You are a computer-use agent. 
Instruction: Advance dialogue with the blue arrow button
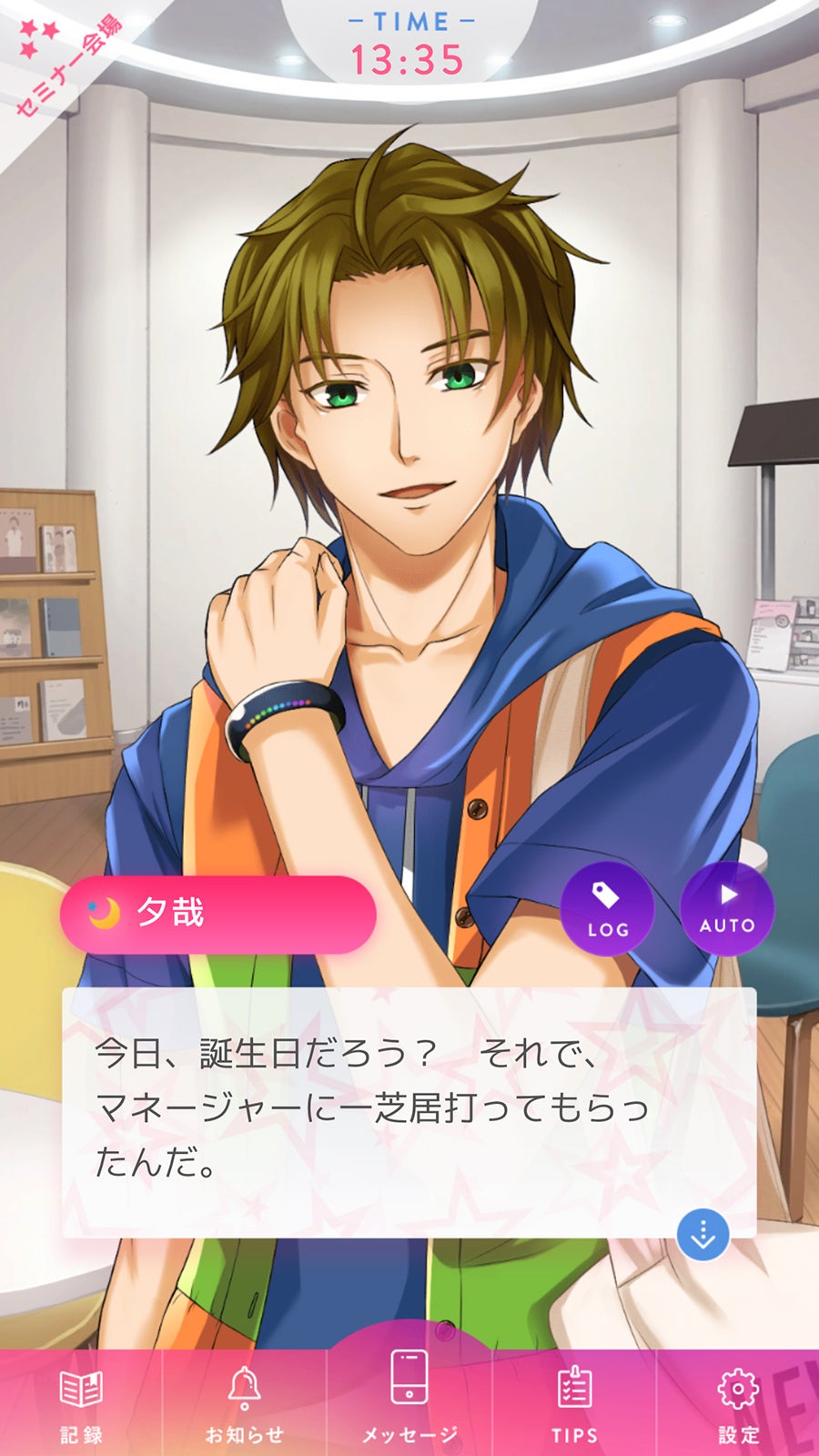coord(703,1235)
